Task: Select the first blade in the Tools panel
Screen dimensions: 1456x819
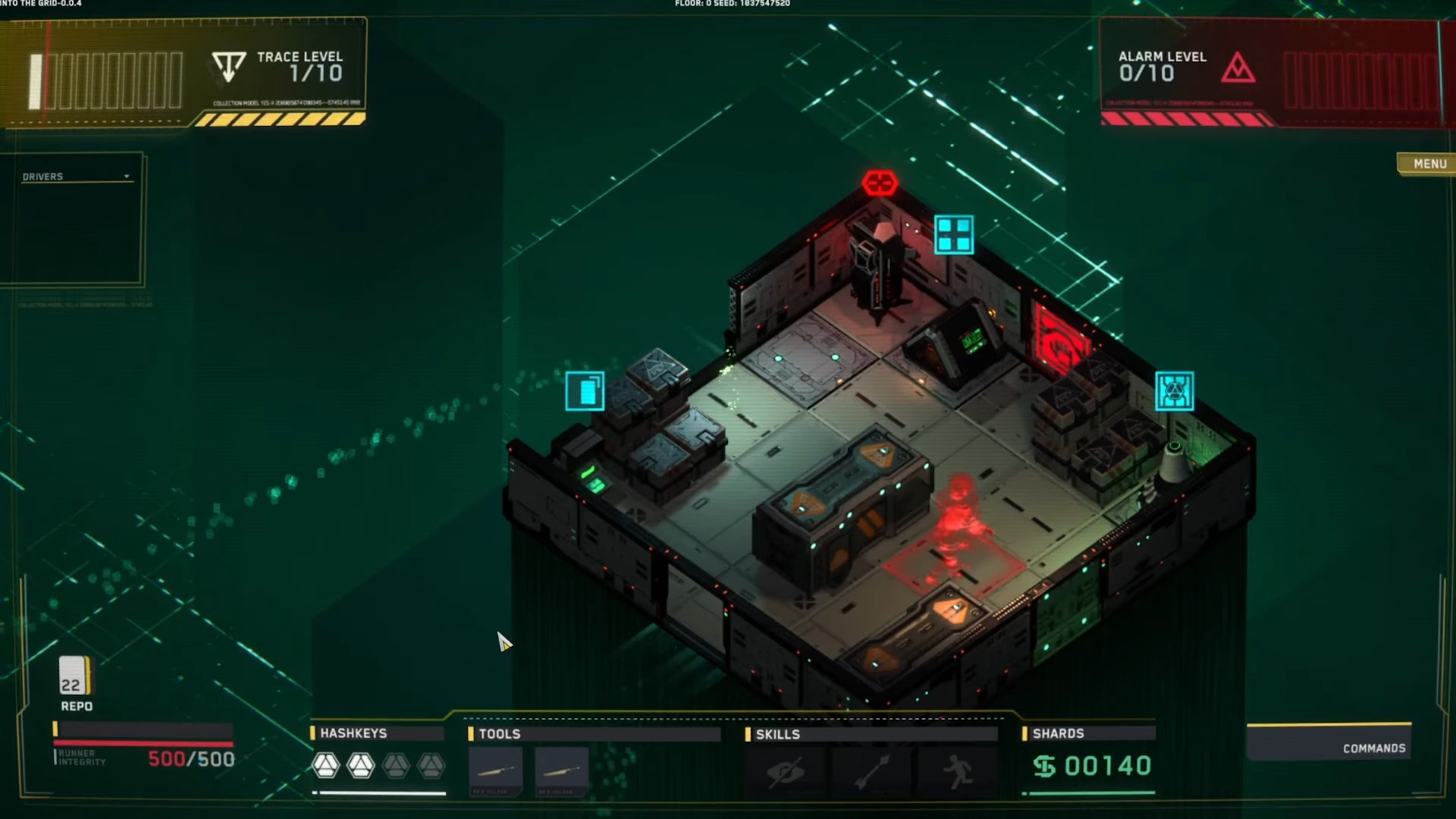Action: coord(494,770)
